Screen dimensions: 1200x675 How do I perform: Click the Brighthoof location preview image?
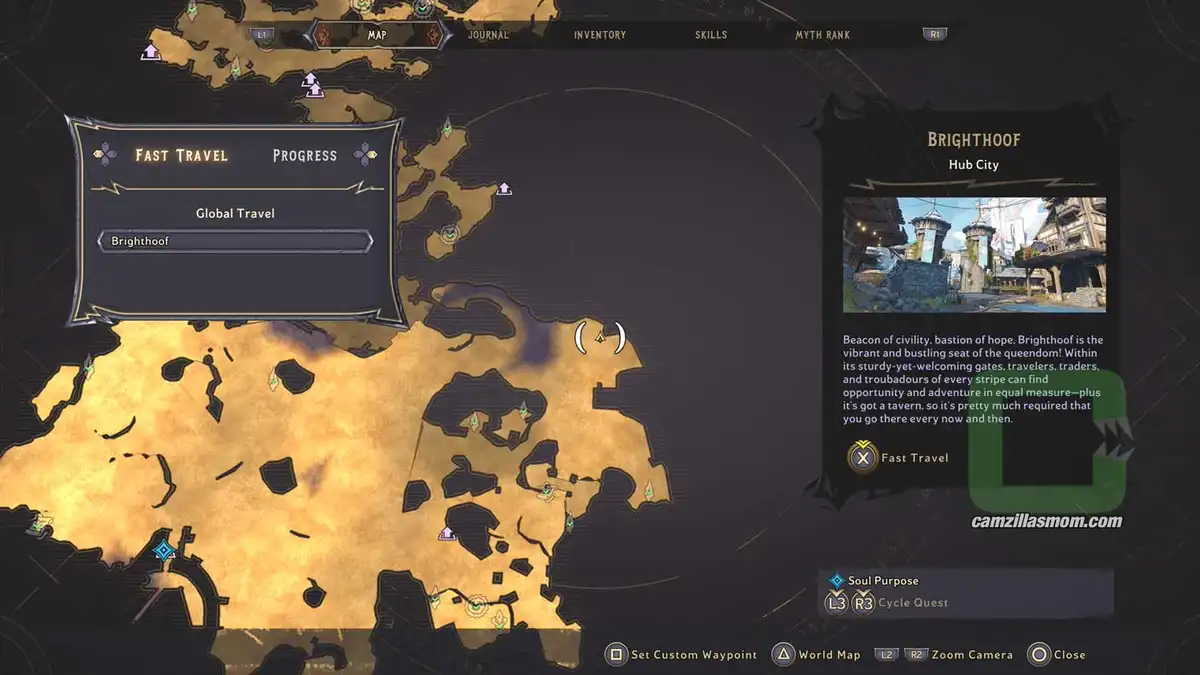974,254
